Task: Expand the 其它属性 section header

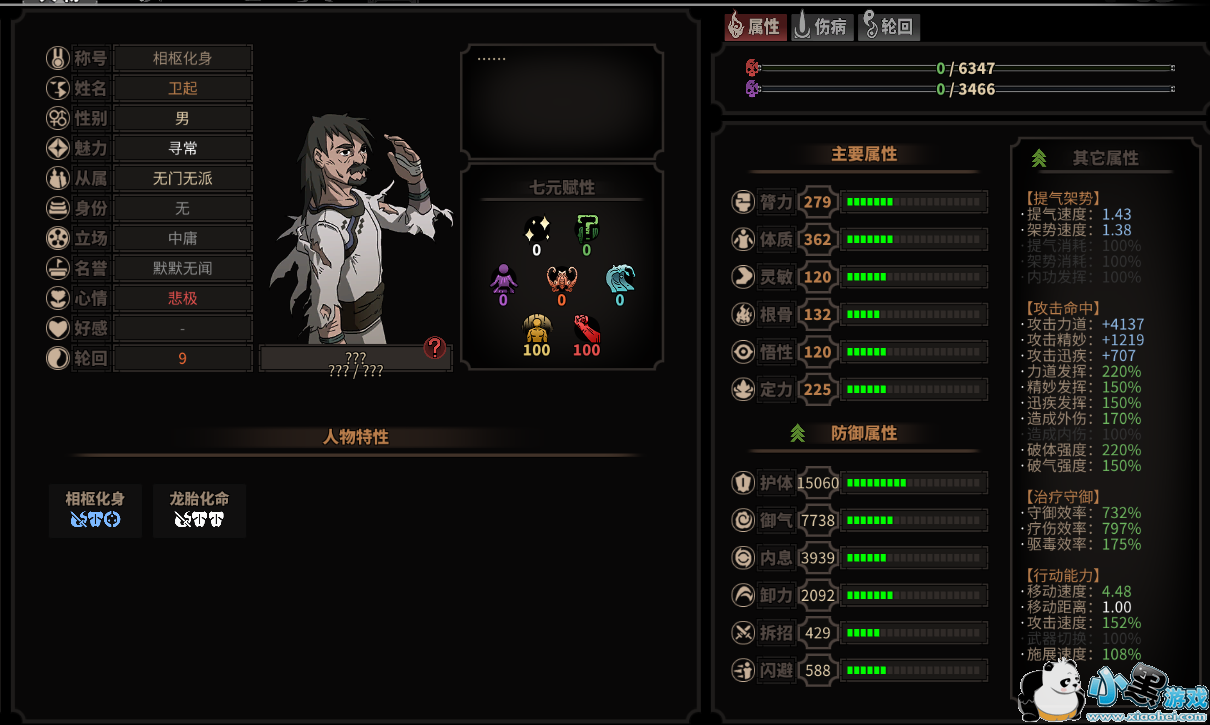Action: pyautogui.click(x=1104, y=158)
